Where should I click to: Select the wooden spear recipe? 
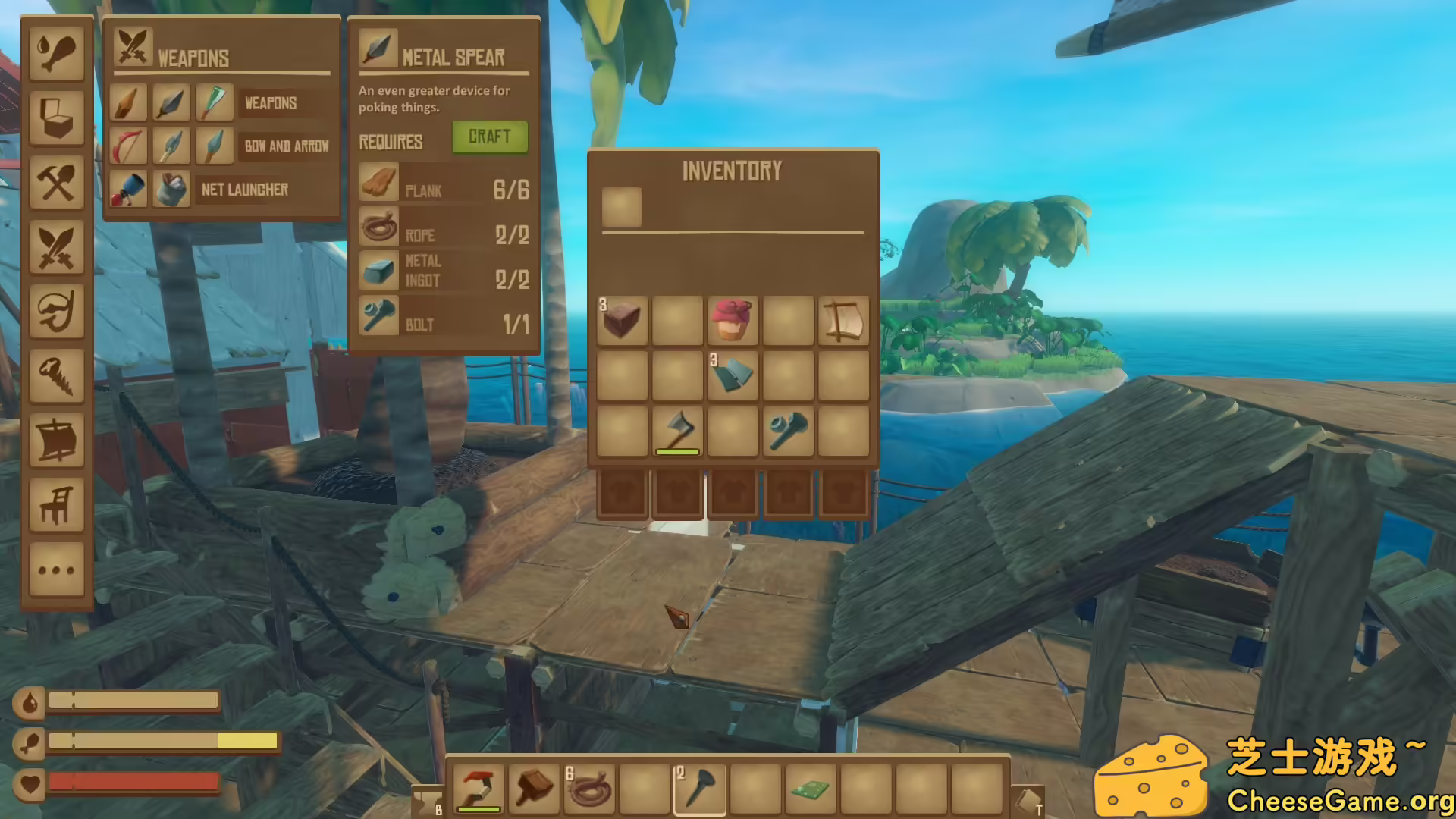127,102
